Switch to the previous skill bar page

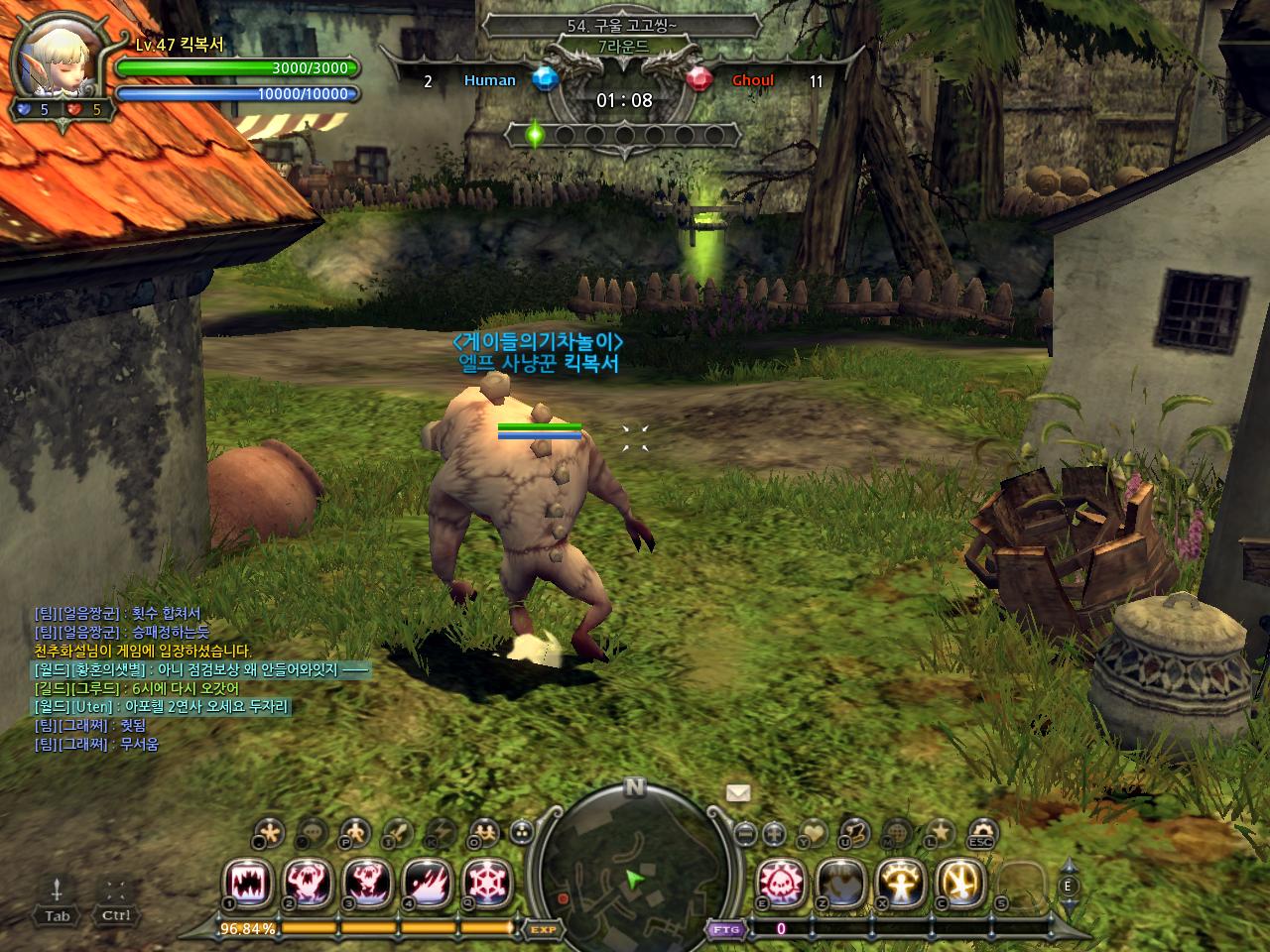(x=1069, y=865)
